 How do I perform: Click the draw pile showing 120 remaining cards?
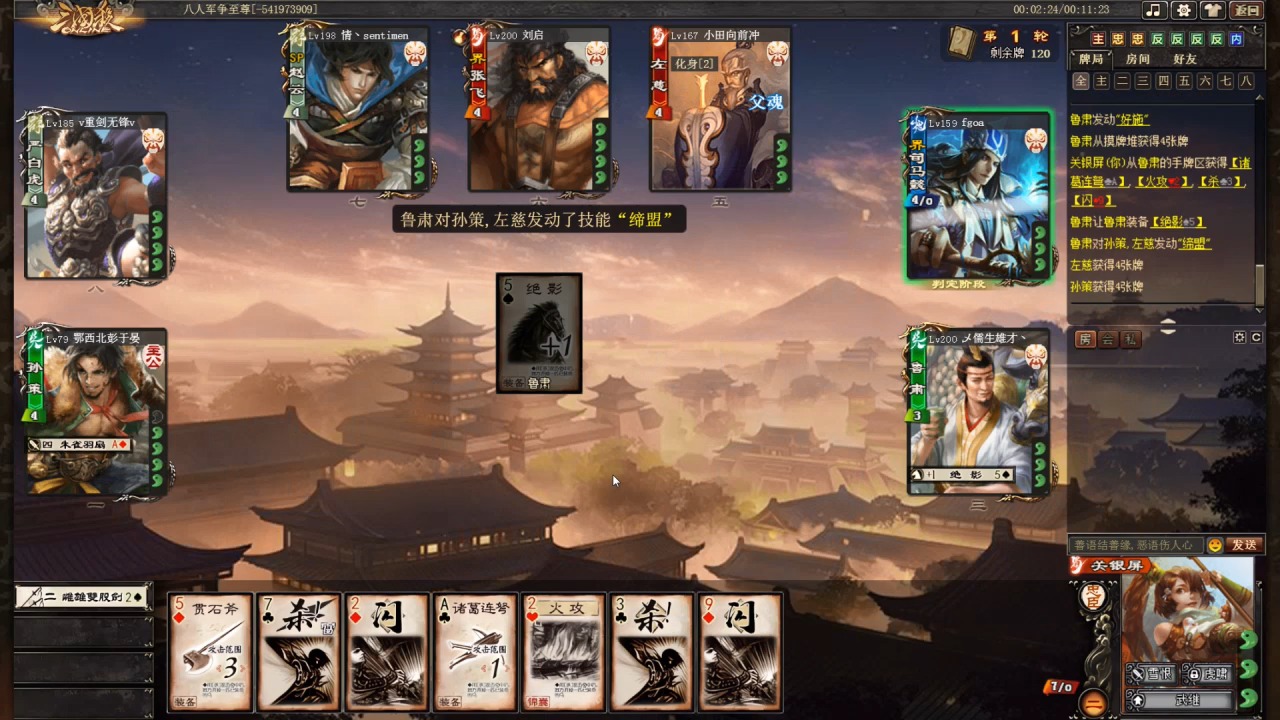[x=960, y=45]
